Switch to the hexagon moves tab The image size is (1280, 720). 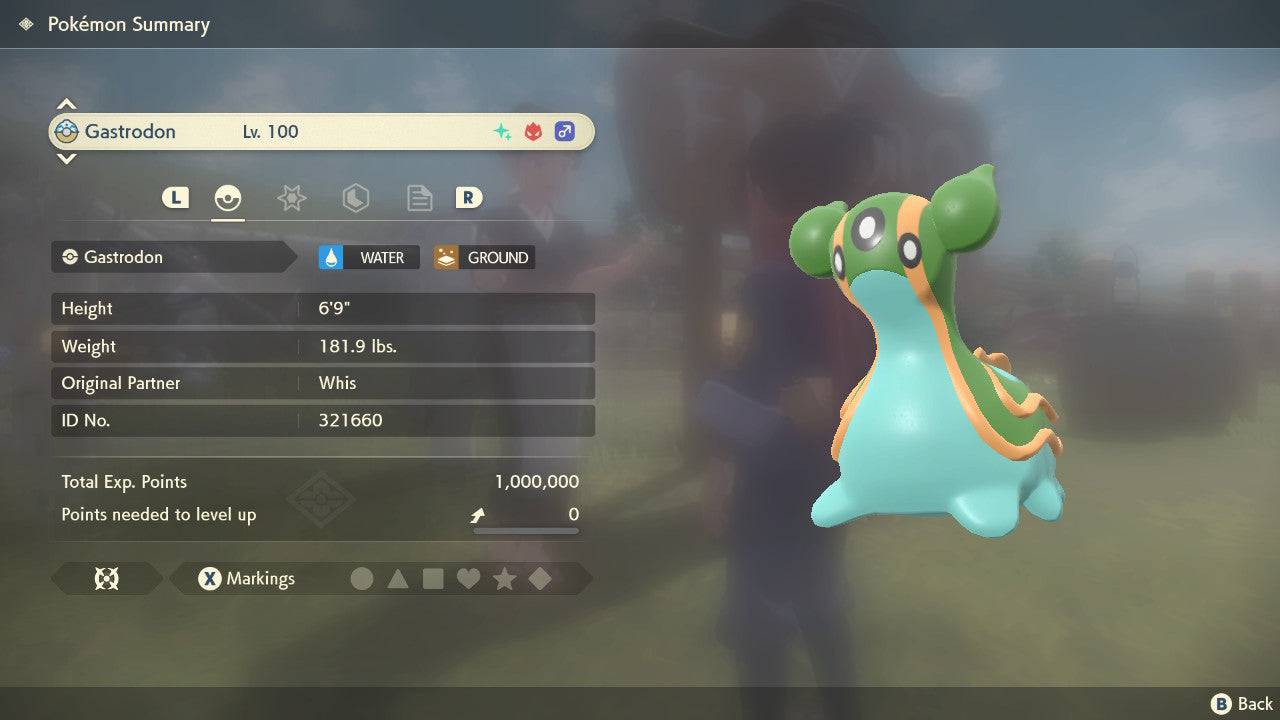point(355,198)
